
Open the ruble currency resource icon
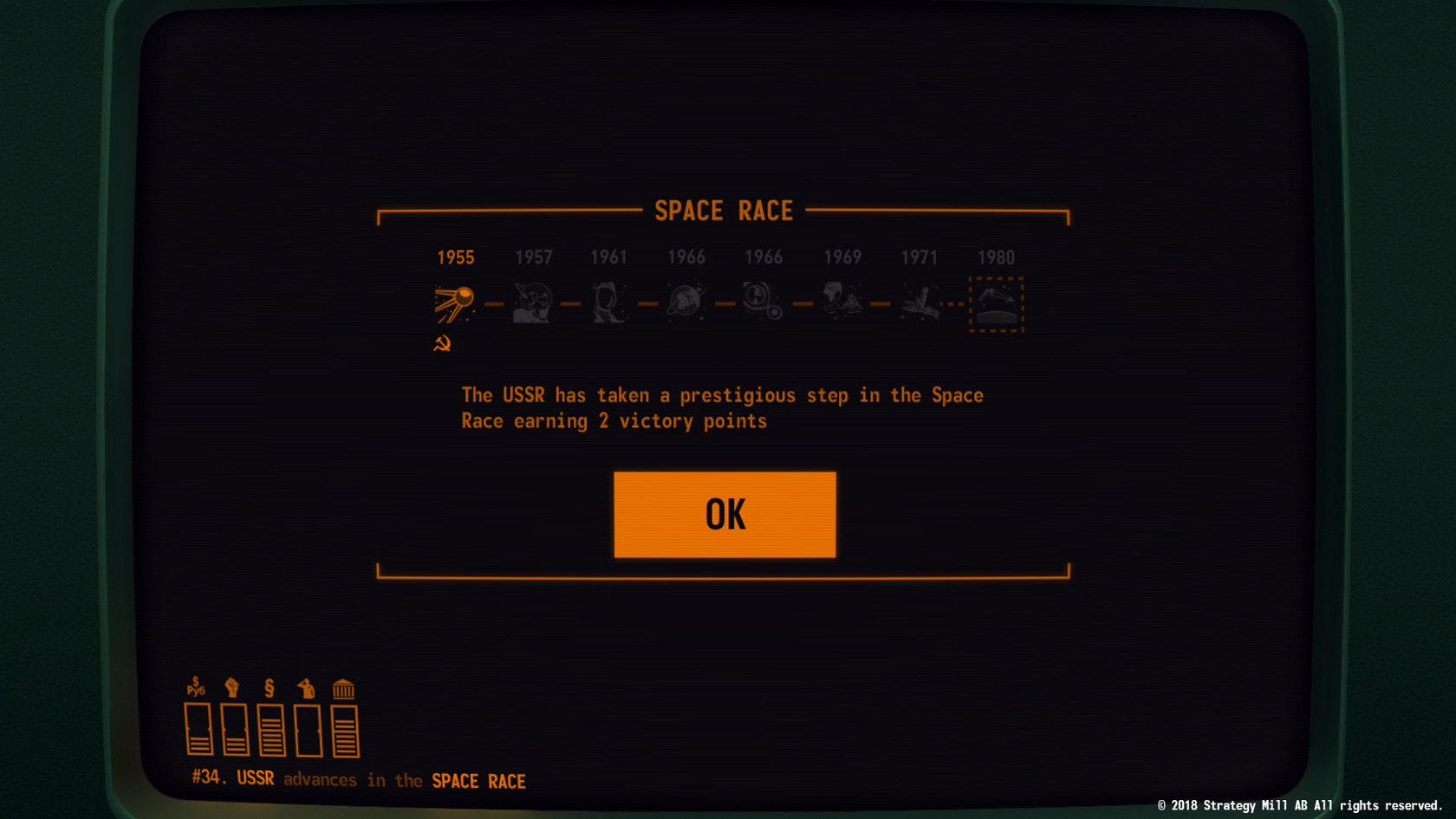coord(194,686)
